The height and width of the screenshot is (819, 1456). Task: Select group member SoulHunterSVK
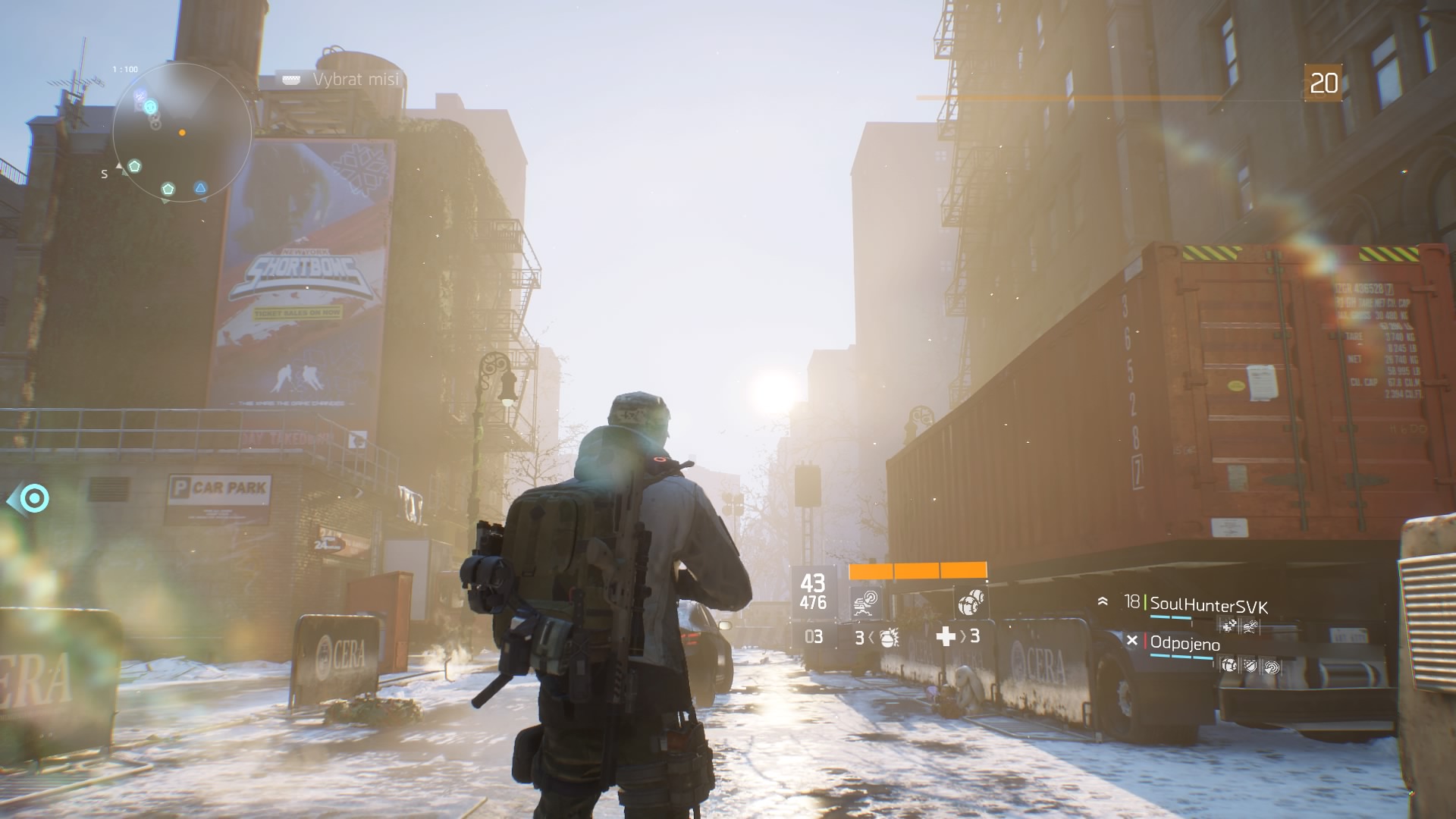[1208, 604]
